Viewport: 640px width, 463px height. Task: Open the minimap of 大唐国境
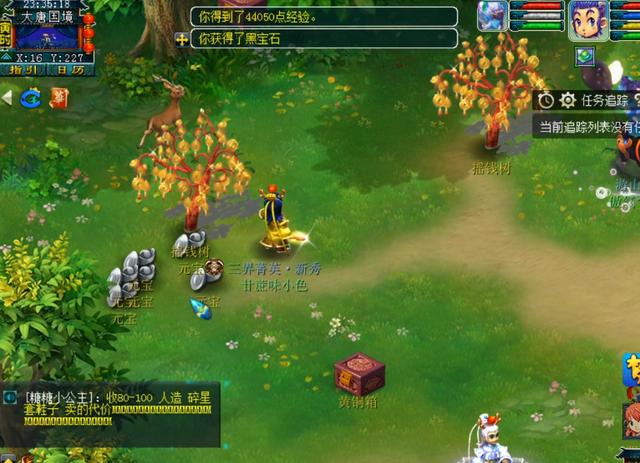(48, 37)
